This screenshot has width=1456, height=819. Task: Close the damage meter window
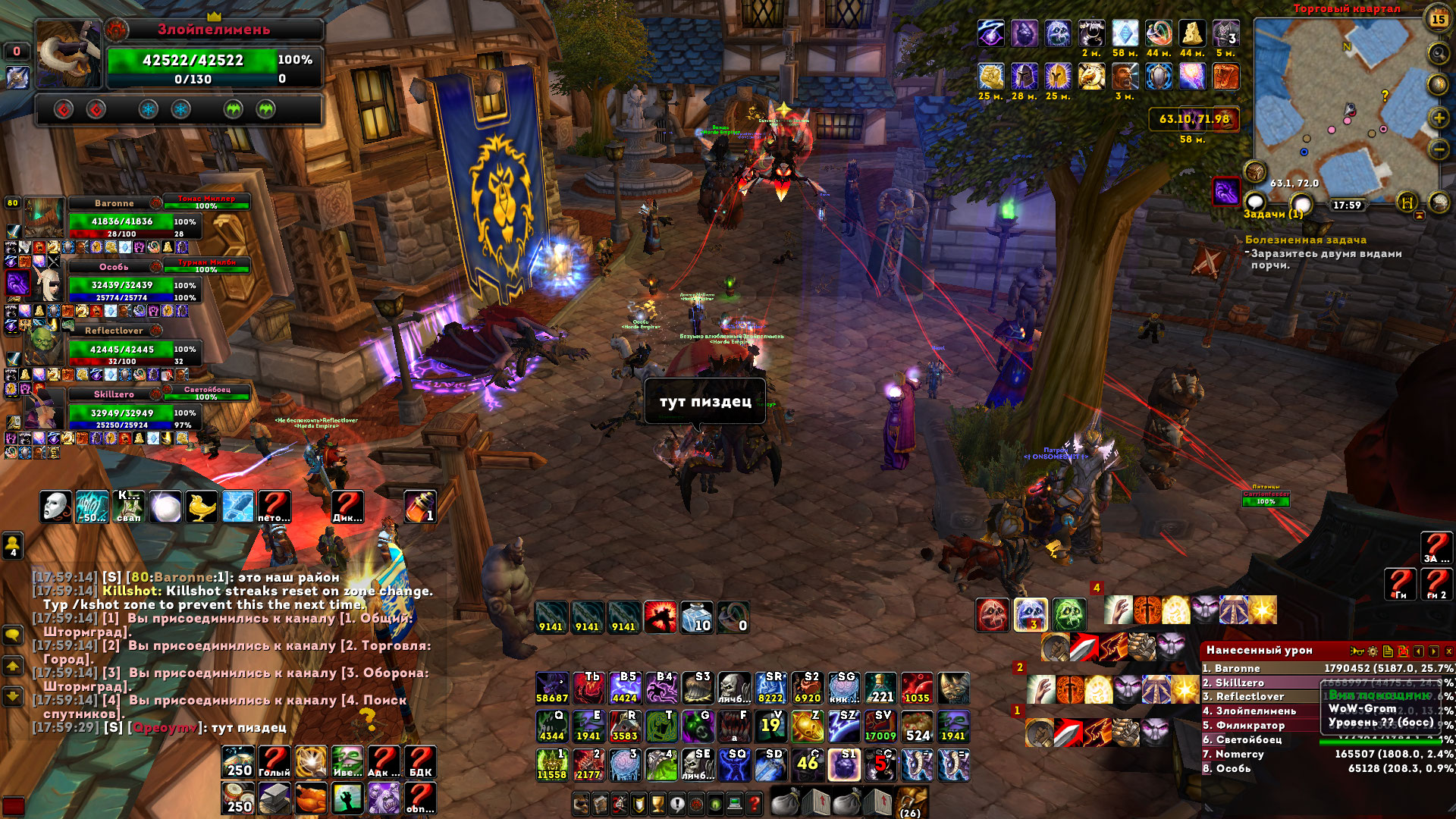click(1448, 651)
